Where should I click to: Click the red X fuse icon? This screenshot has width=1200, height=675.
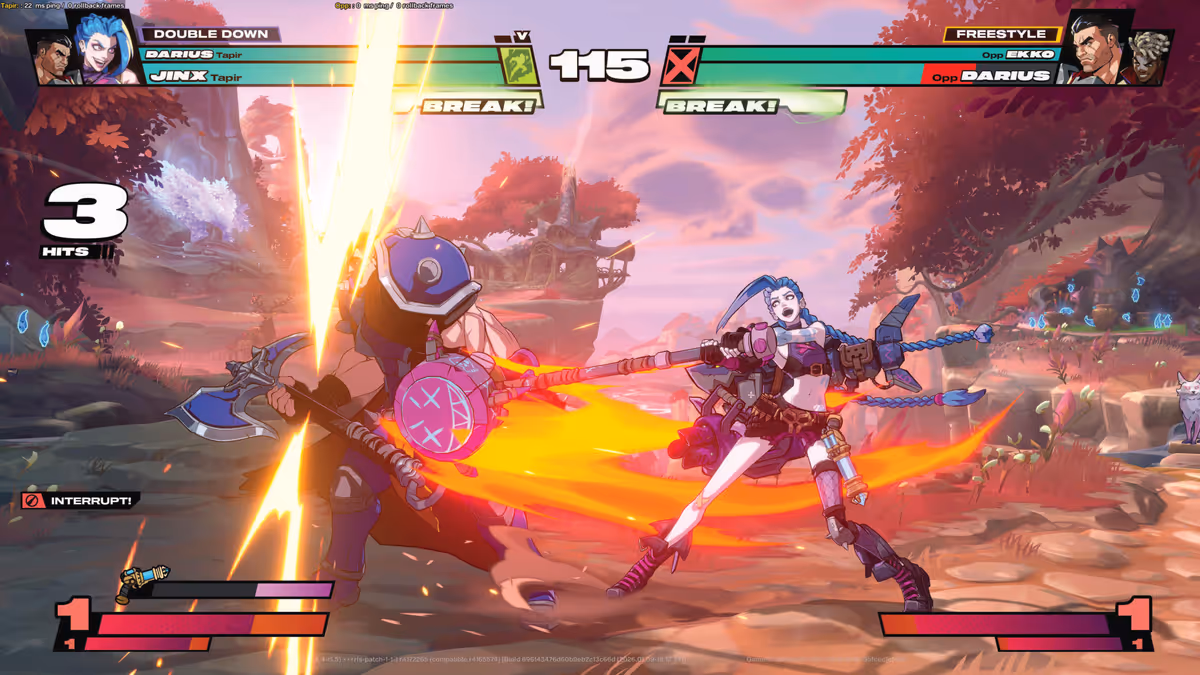[x=679, y=66]
